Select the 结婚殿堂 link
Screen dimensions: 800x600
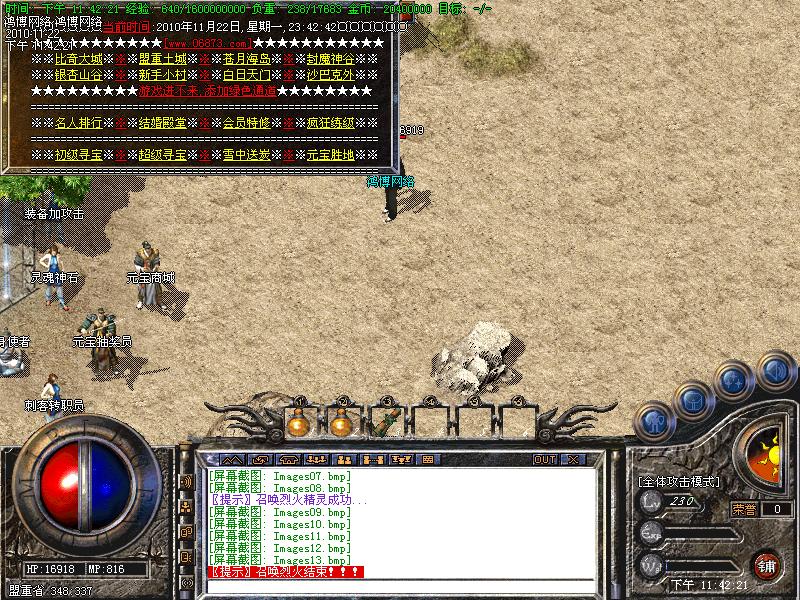[162, 123]
